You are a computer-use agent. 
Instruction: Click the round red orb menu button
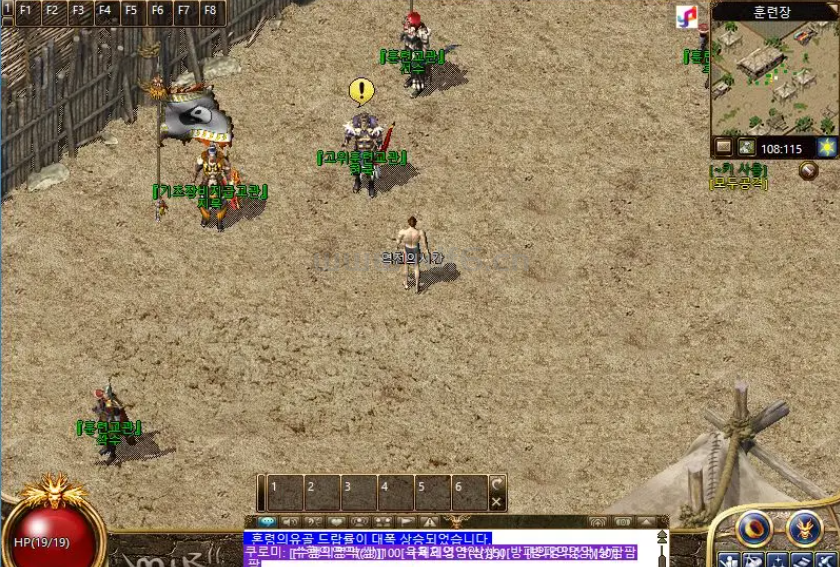(754, 529)
